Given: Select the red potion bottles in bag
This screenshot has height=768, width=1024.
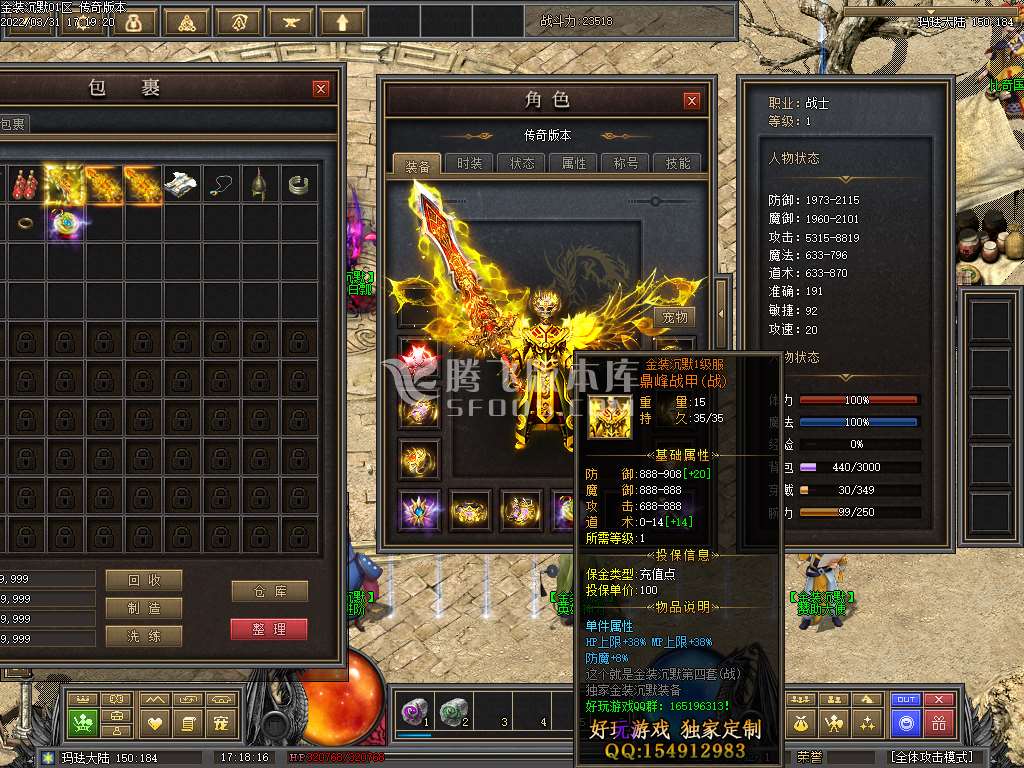Looking at the screenshot, I should click(24, 185).
